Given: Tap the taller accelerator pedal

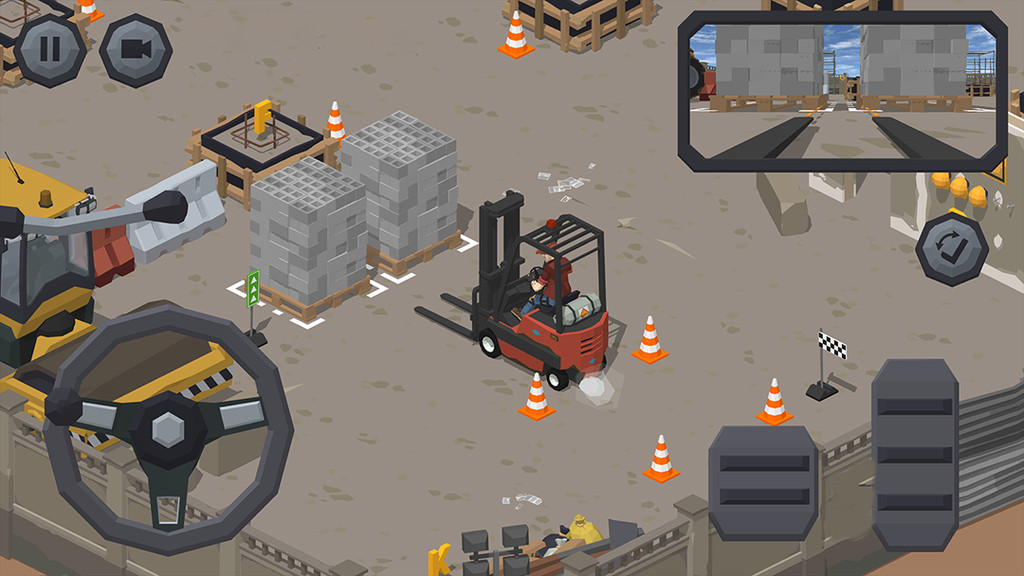Looking at the screenshot, I should pos(914,453).
